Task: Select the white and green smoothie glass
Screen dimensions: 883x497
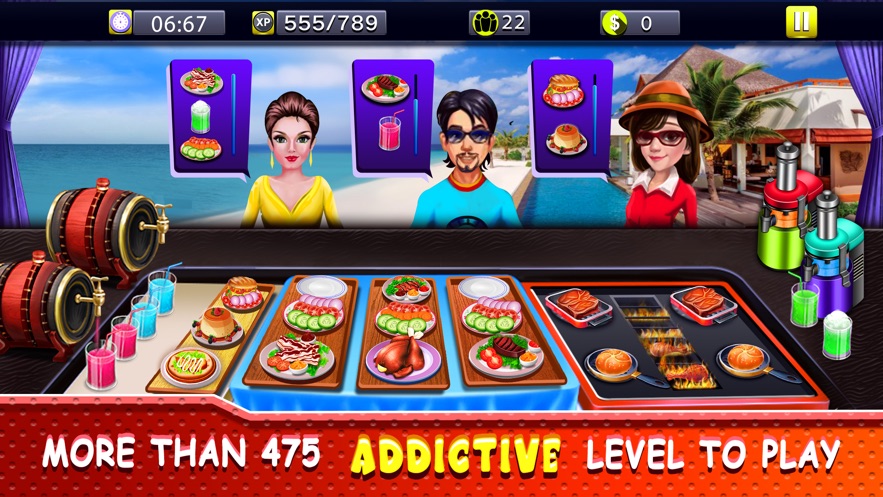Action: click(x=836, y=334)
